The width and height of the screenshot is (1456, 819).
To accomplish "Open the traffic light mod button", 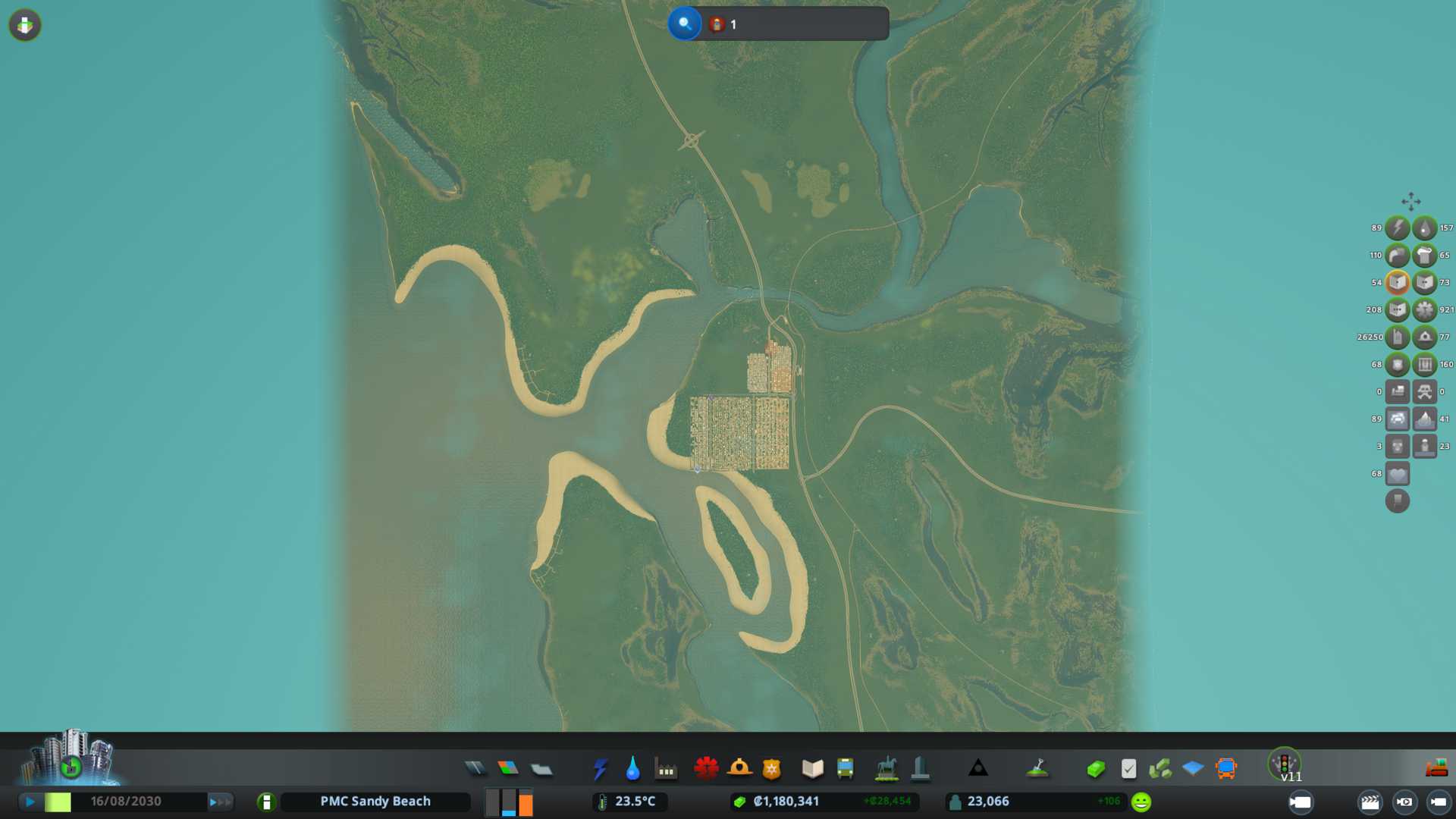I will click(x=1285, y=764).
